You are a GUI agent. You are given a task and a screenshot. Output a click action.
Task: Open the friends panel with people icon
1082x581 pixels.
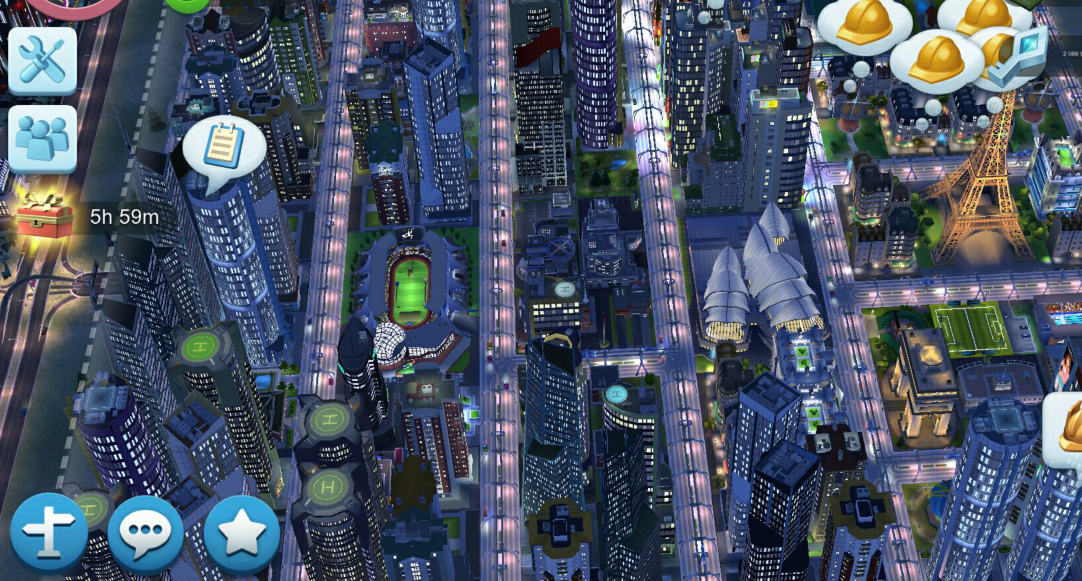[x=42, y=139]
